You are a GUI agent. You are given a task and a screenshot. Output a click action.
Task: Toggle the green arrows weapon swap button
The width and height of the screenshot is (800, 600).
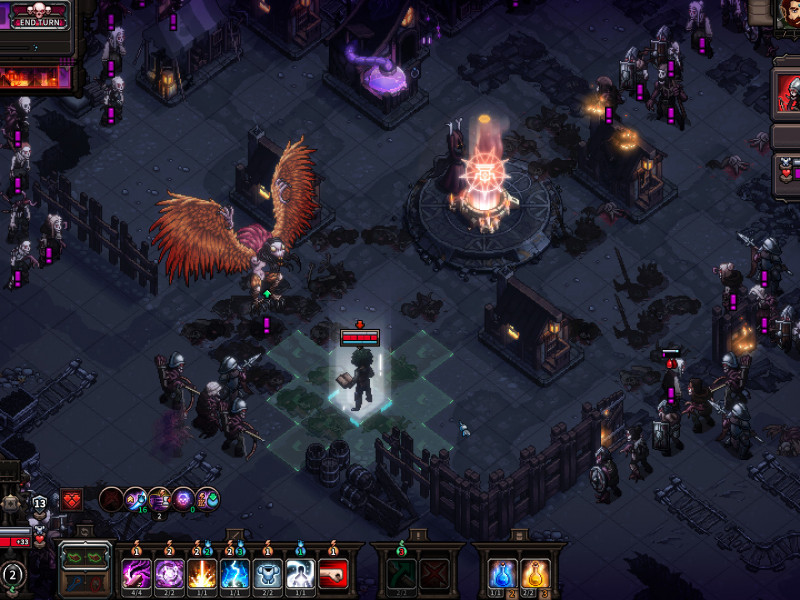point(86,555)
